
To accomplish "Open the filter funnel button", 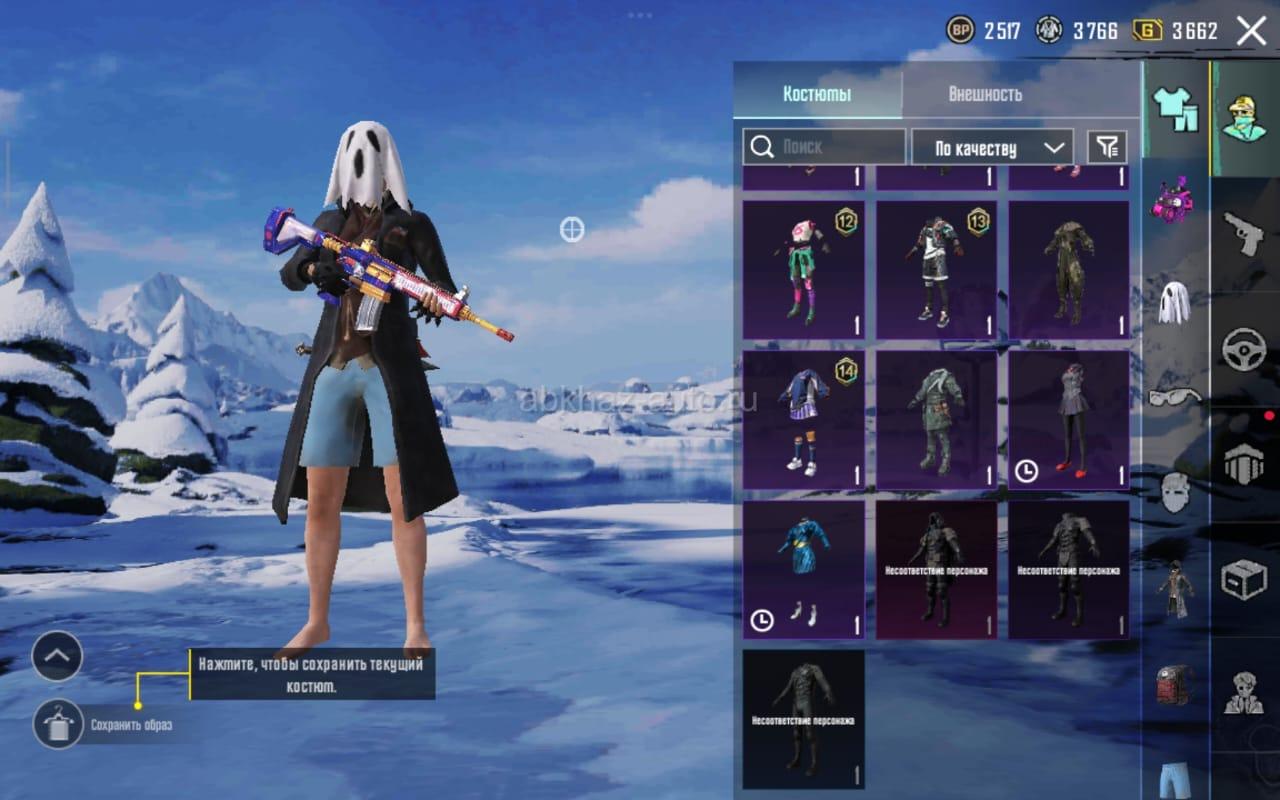I will pos(1107,147).
